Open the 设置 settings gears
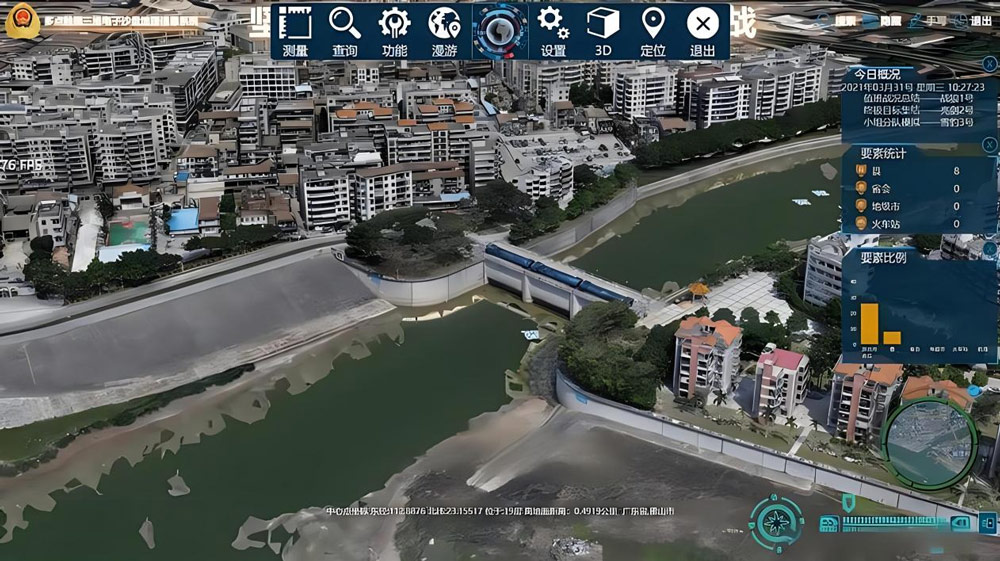This screenshot has width=1000, height=561. tap(553, 31)
